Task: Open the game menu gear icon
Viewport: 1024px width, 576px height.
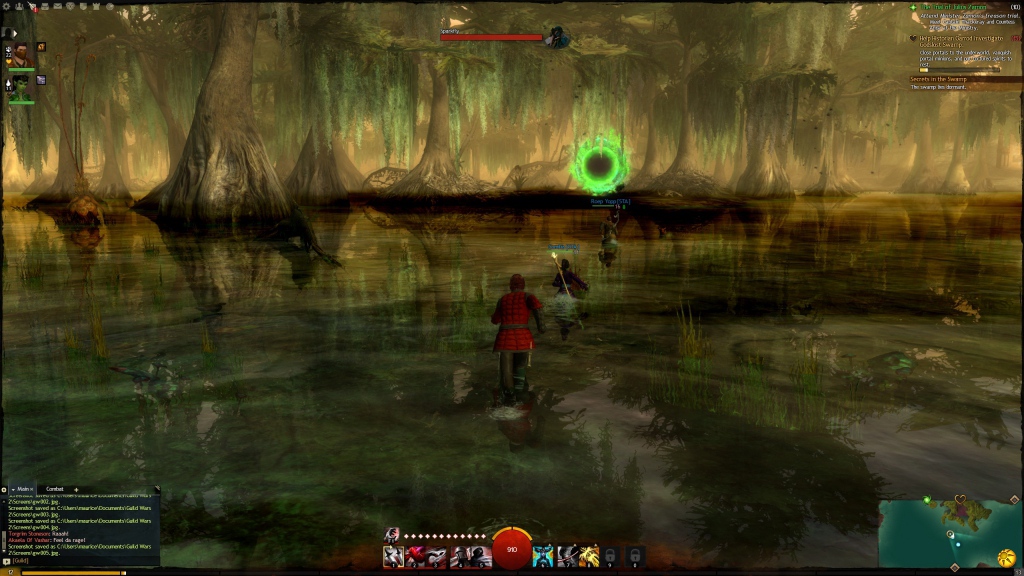Action: click(5, 6)
